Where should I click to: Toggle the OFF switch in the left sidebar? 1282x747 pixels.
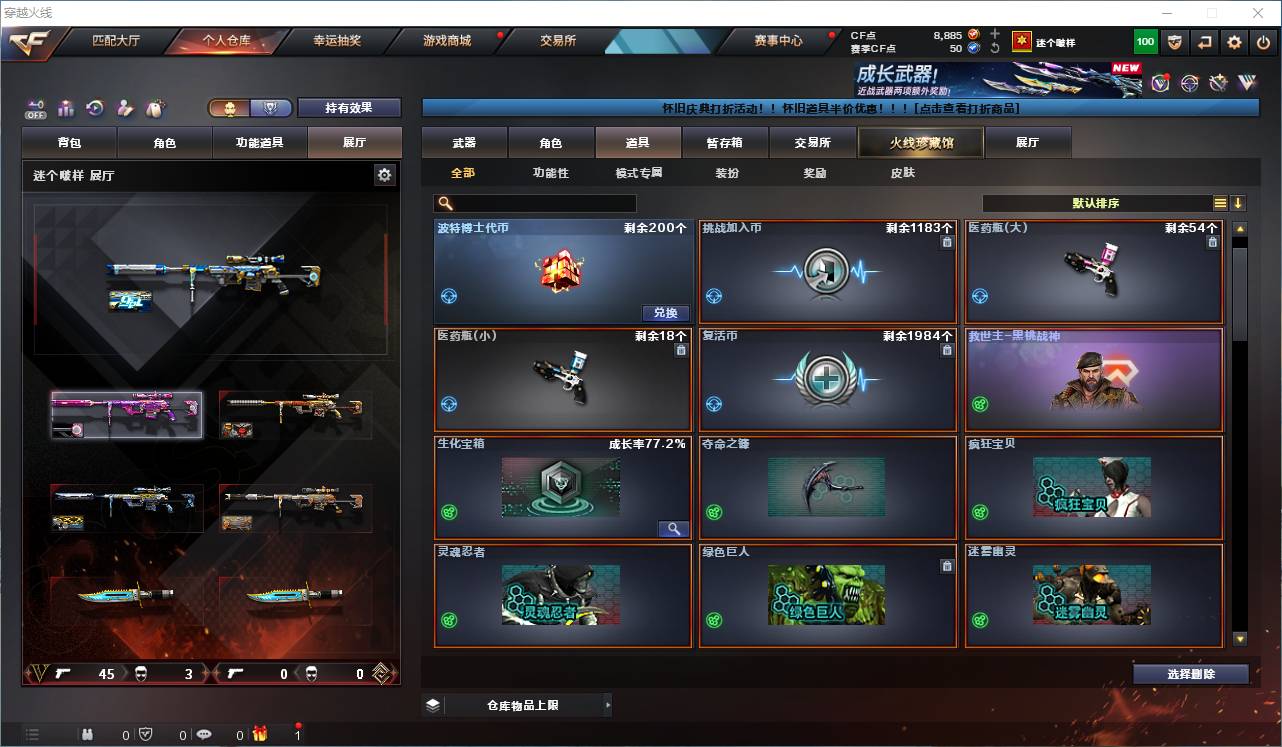click(x=36, y=107)
